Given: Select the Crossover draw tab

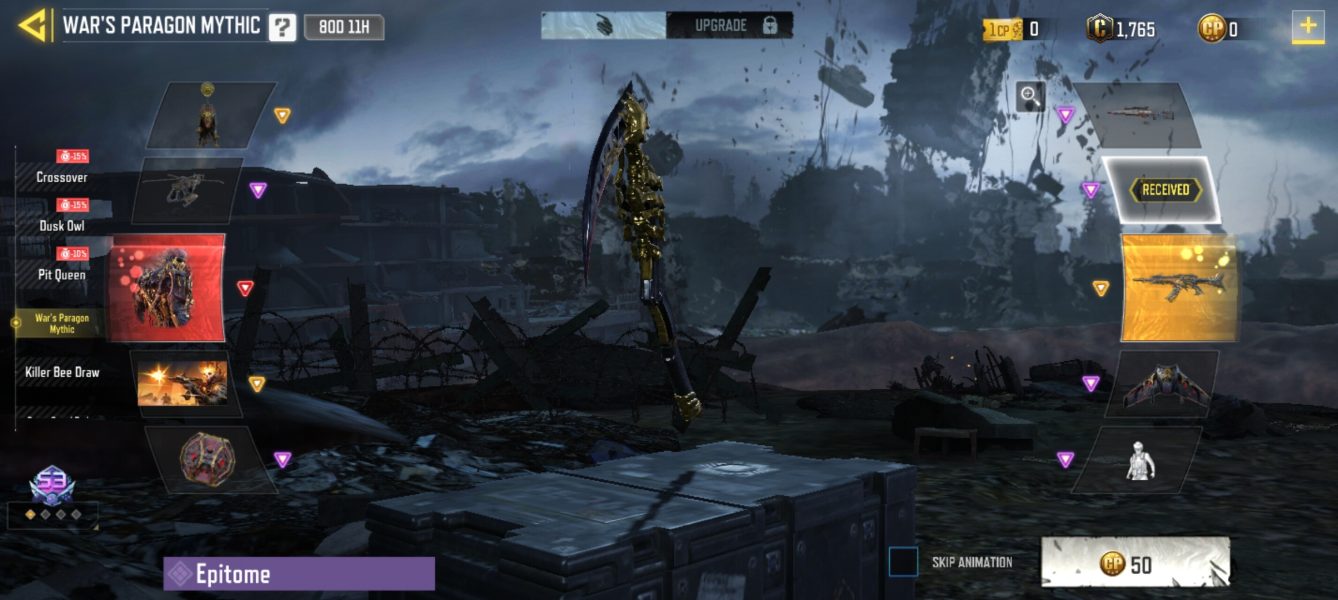Looking at the screenshot, I should [x=62, y=177].
